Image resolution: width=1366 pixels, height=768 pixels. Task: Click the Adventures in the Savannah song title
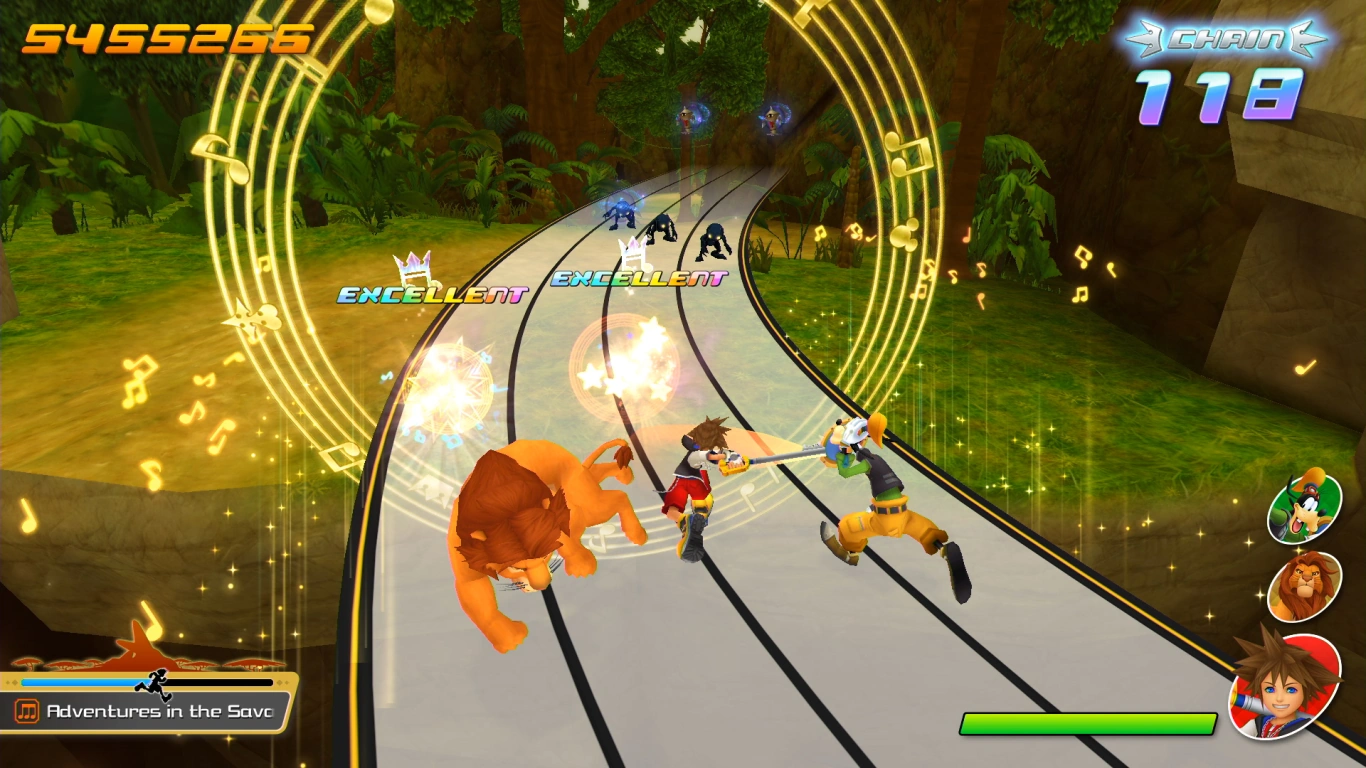pyautogui.click(x=158, y=711)
